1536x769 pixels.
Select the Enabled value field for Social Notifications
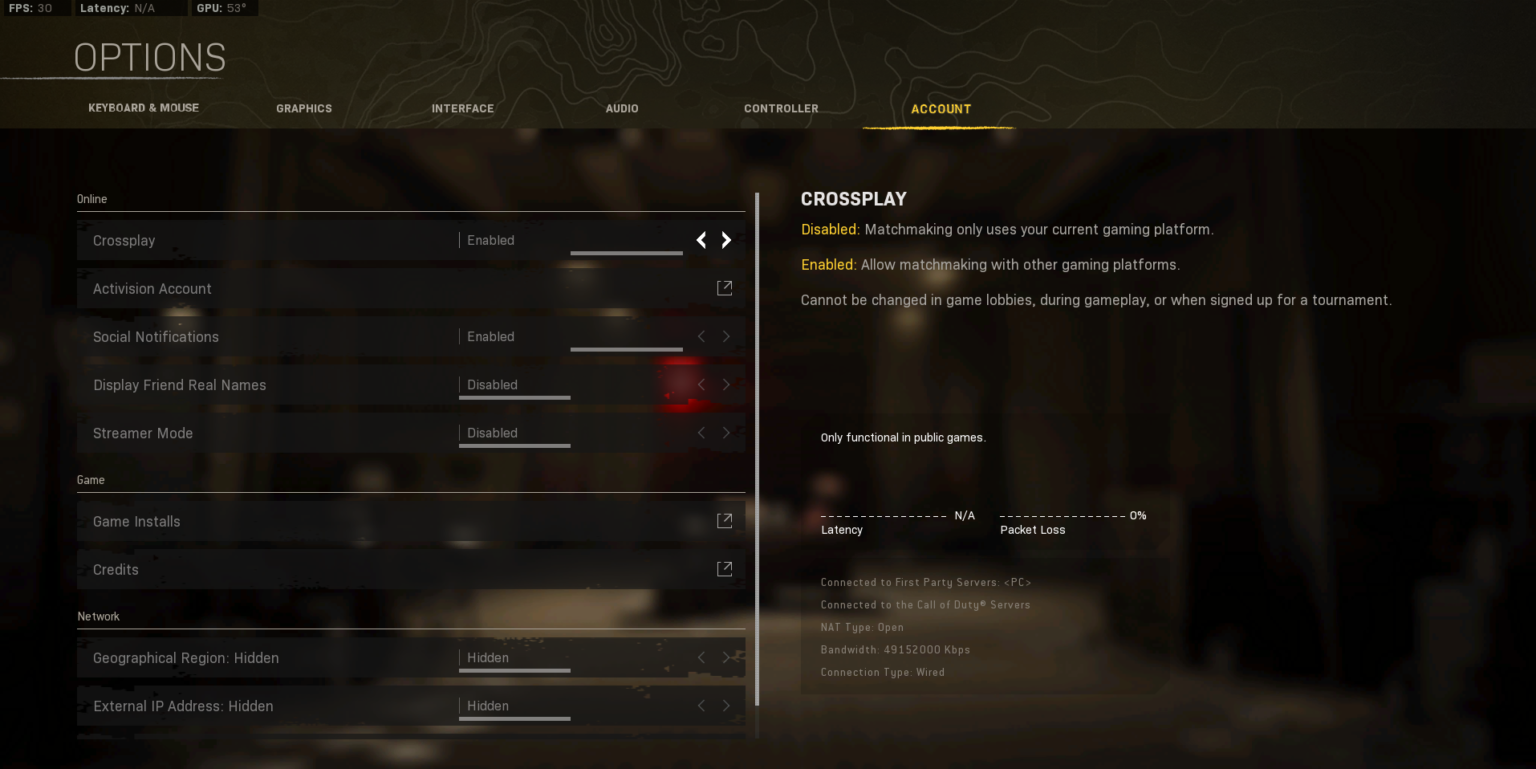[x=490, y=336]
